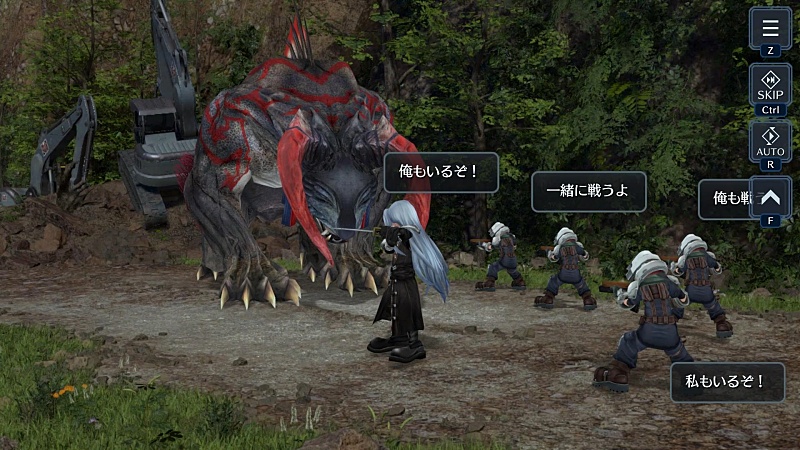Open the hamburger menu button
Viewport: 800px width, 450px height.
click(770, 29)
